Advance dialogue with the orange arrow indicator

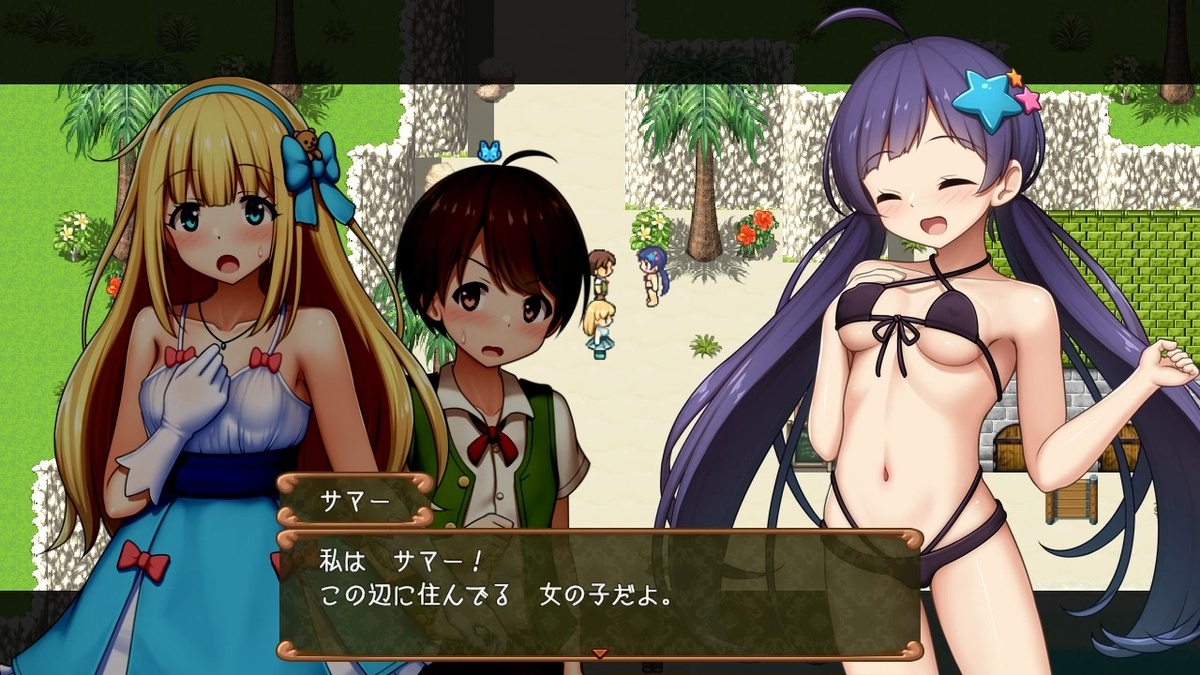click(599, 653)
